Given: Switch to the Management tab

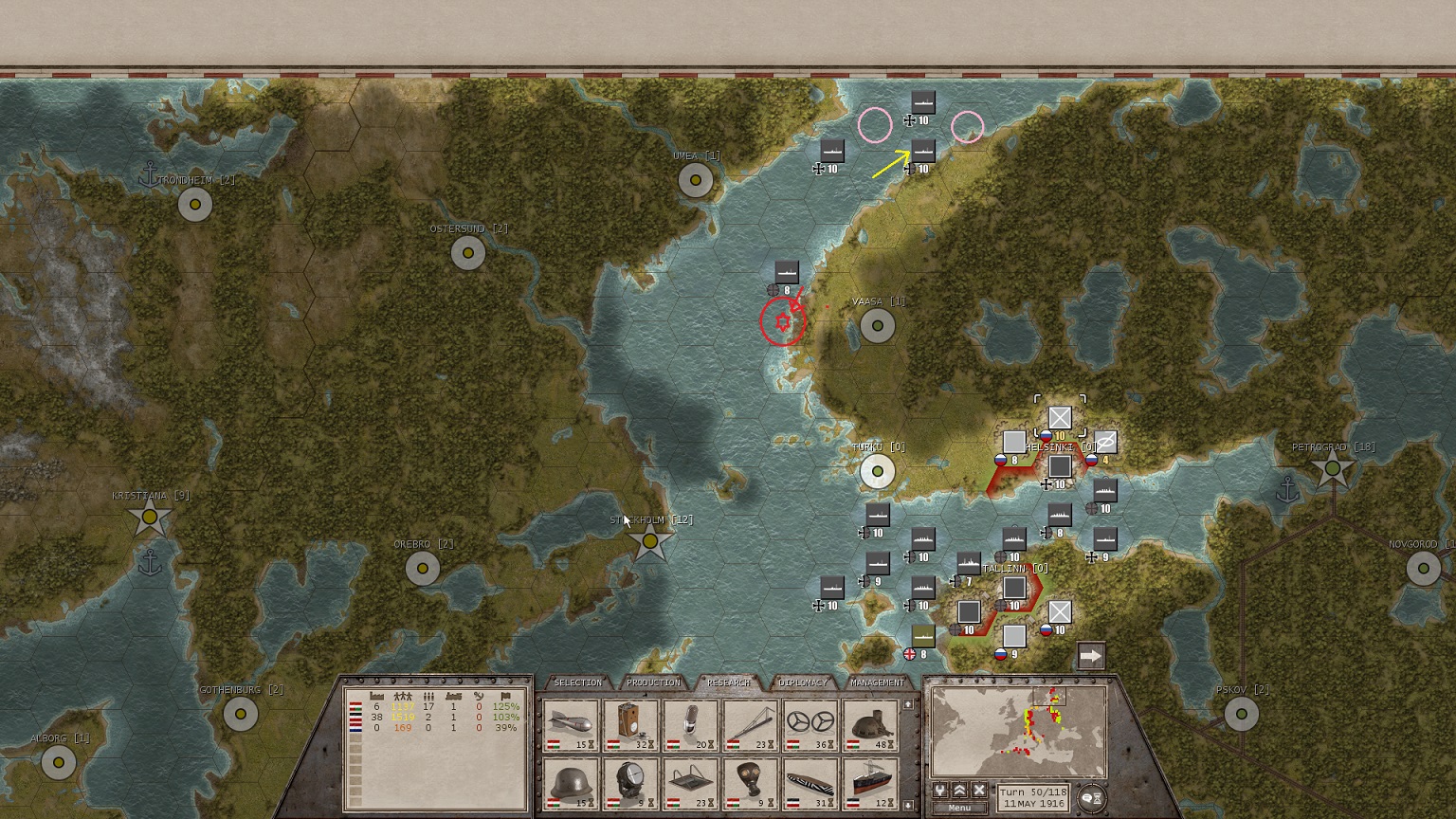Looking at the screenshot, I should (877, 682).
